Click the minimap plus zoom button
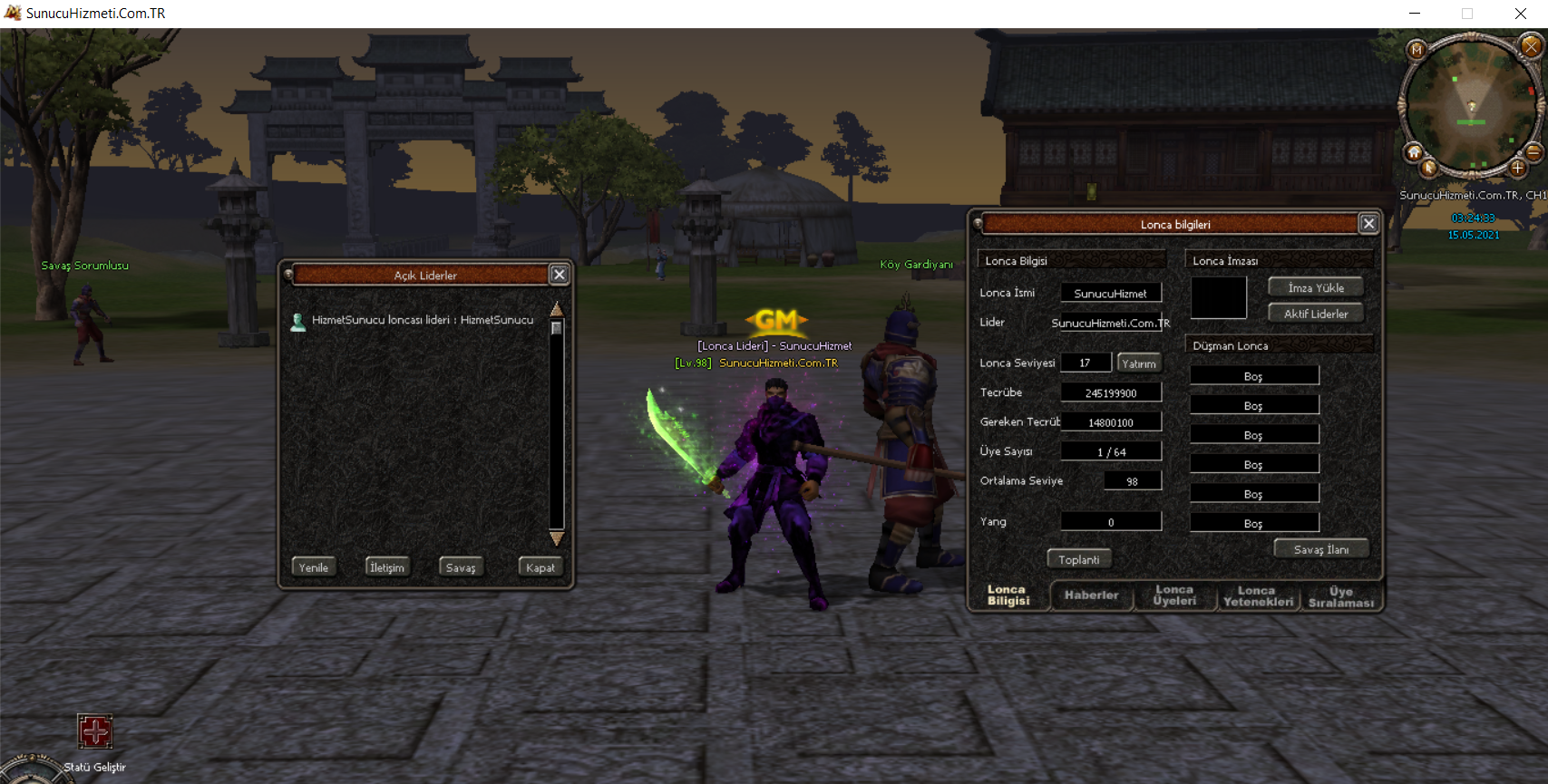The height and width of the screenshot is (784, 1548). [1517, 168]
